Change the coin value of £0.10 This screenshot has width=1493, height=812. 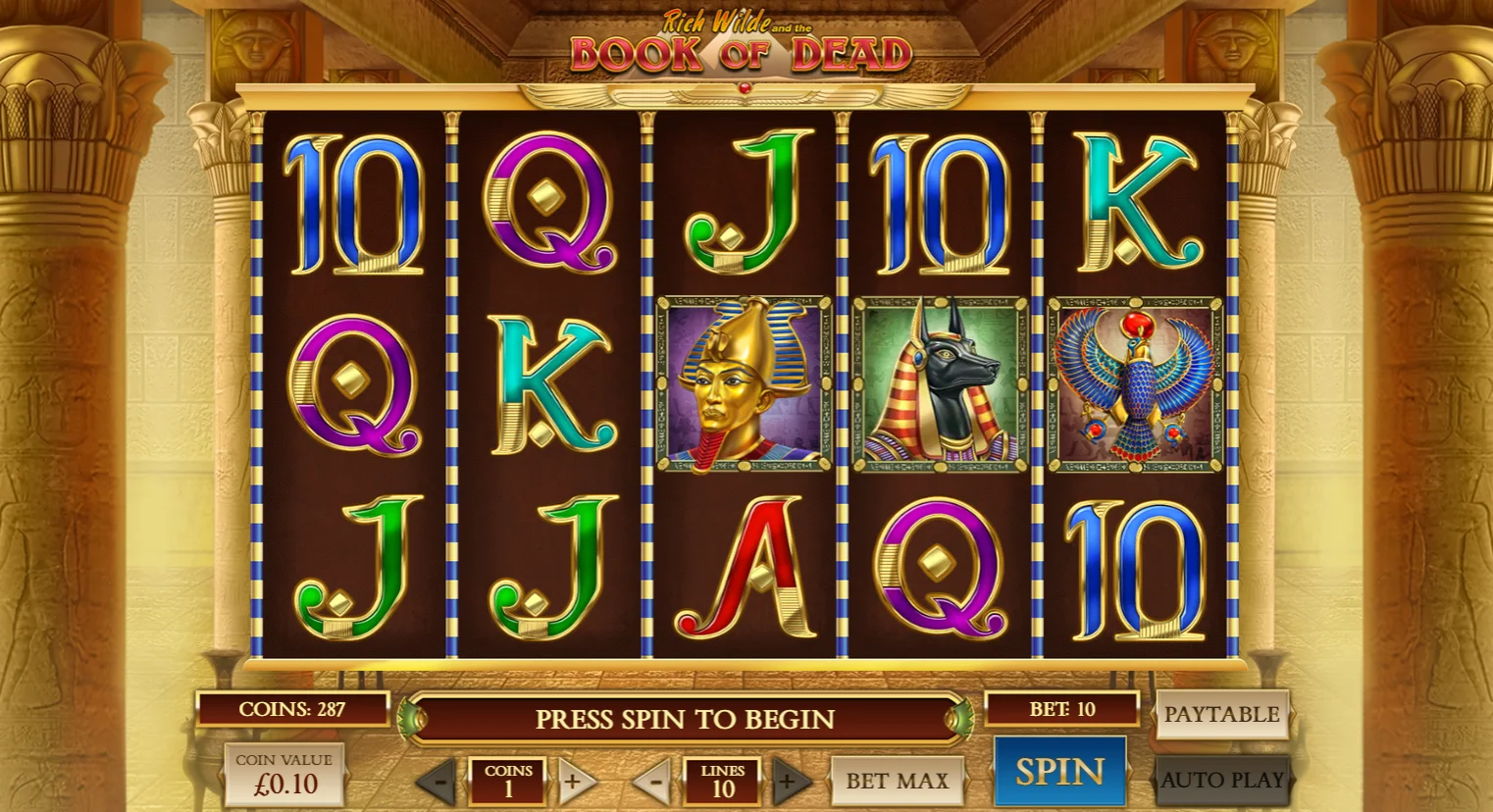pyautogui.click(x=284, y=774)
